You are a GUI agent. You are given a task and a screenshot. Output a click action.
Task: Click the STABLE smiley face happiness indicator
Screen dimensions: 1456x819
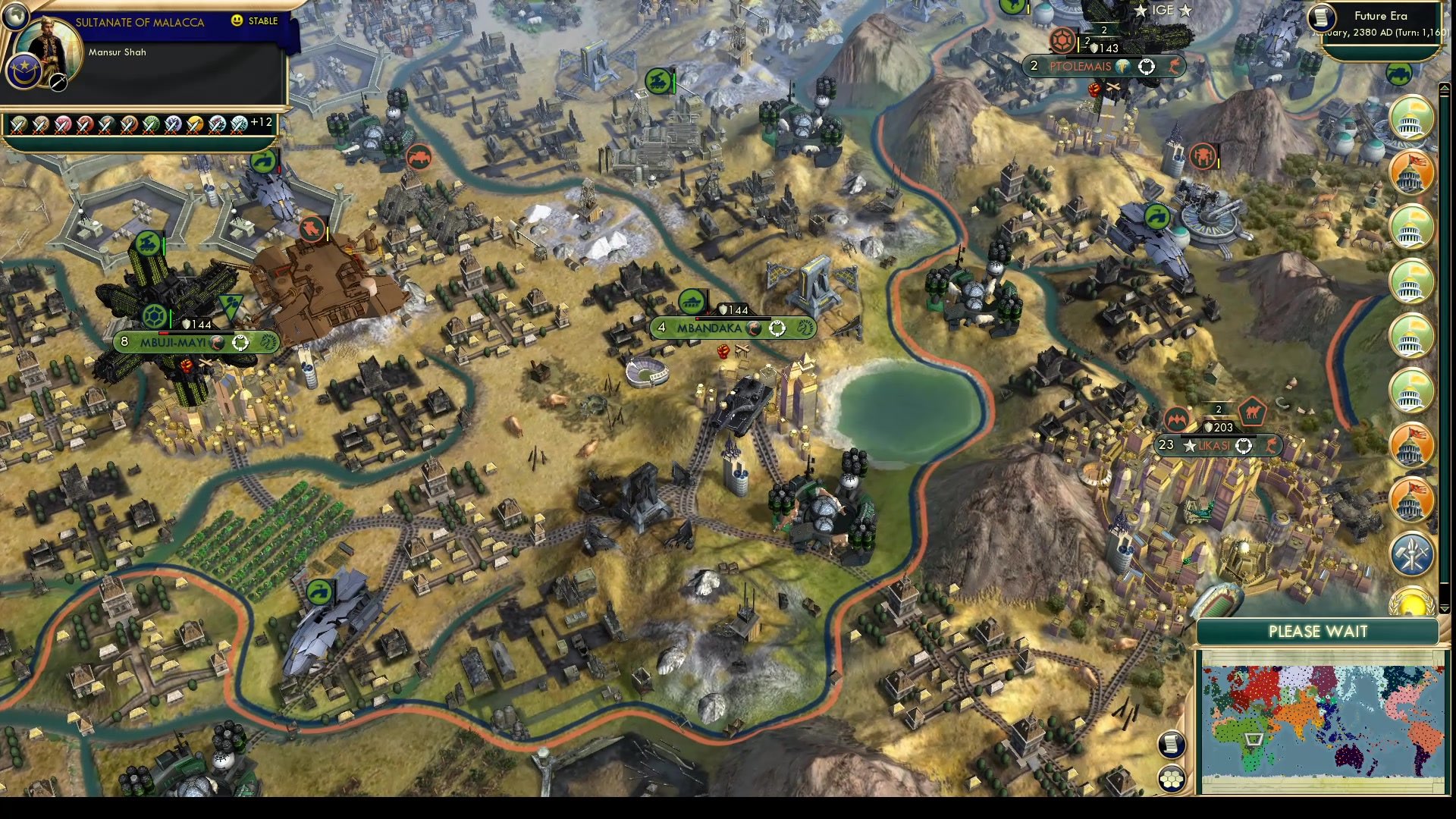[x=237, y=22]
